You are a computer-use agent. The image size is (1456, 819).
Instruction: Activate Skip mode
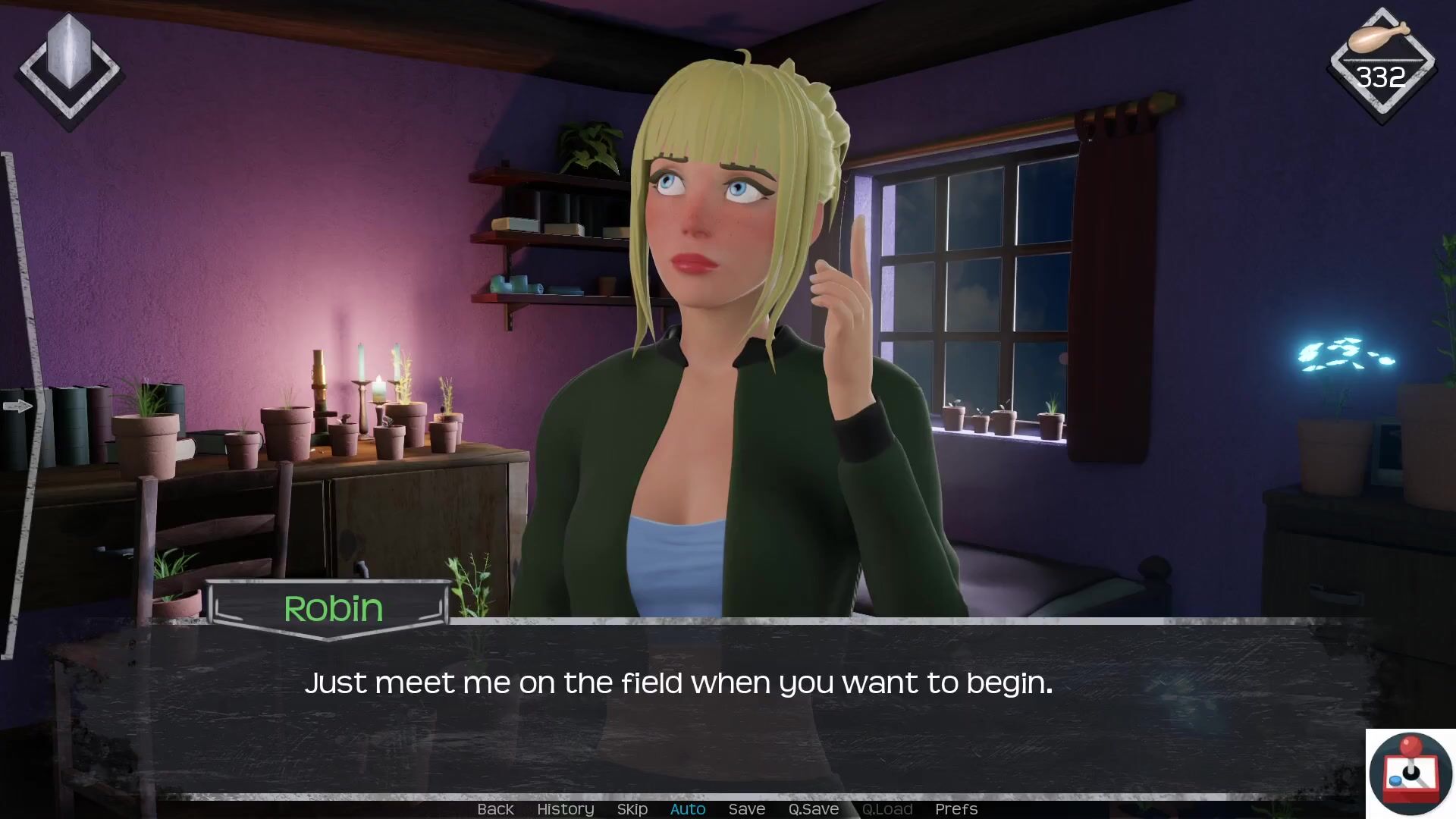[x=632, y=809]
